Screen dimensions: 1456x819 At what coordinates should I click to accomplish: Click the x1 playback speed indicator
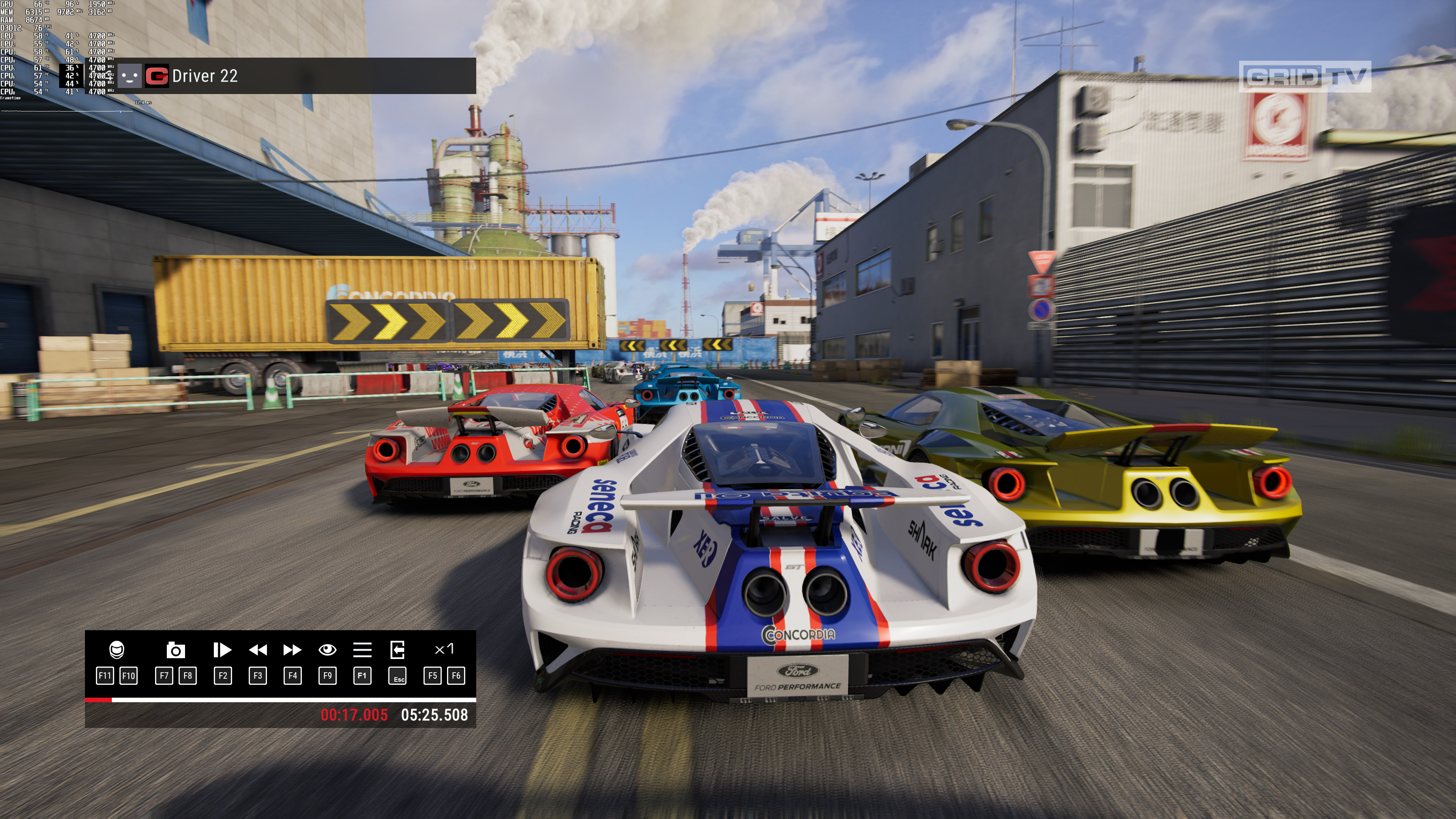pyautogui.click(x=444, y=649)
